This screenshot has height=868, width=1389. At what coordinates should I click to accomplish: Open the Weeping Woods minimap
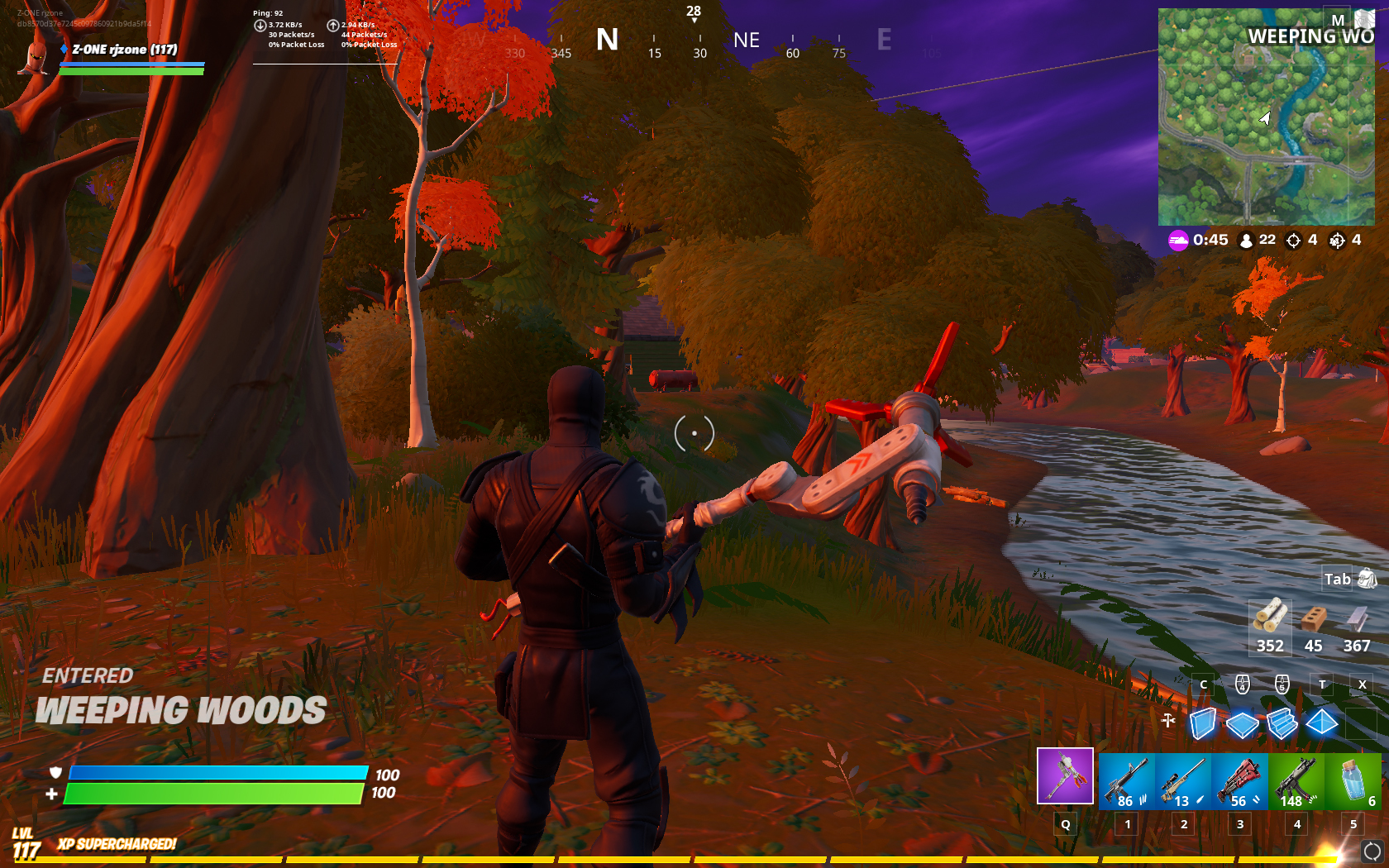1266,117
